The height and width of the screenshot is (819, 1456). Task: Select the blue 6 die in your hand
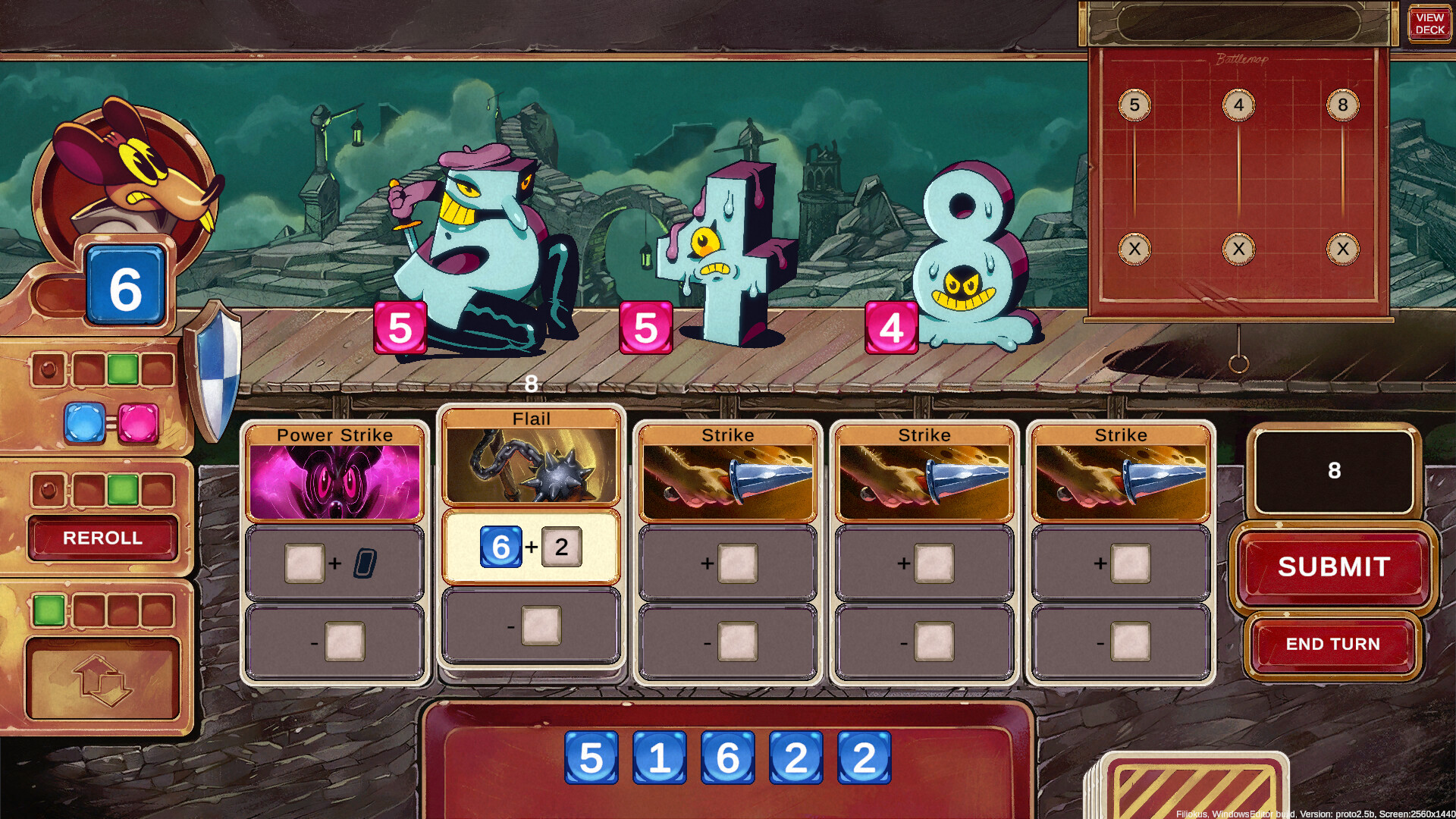click(730, 756)
